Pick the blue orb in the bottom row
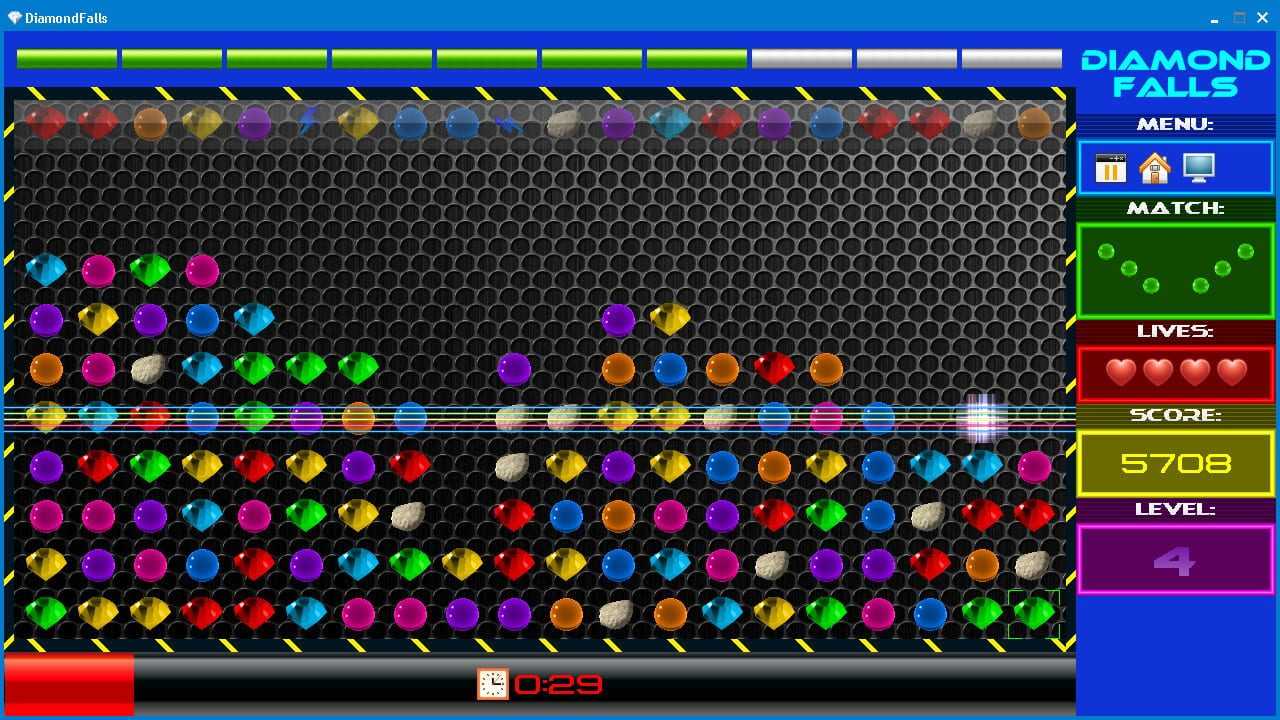Viewport: 1280px width, 720px height. click(x=930, y=613)
